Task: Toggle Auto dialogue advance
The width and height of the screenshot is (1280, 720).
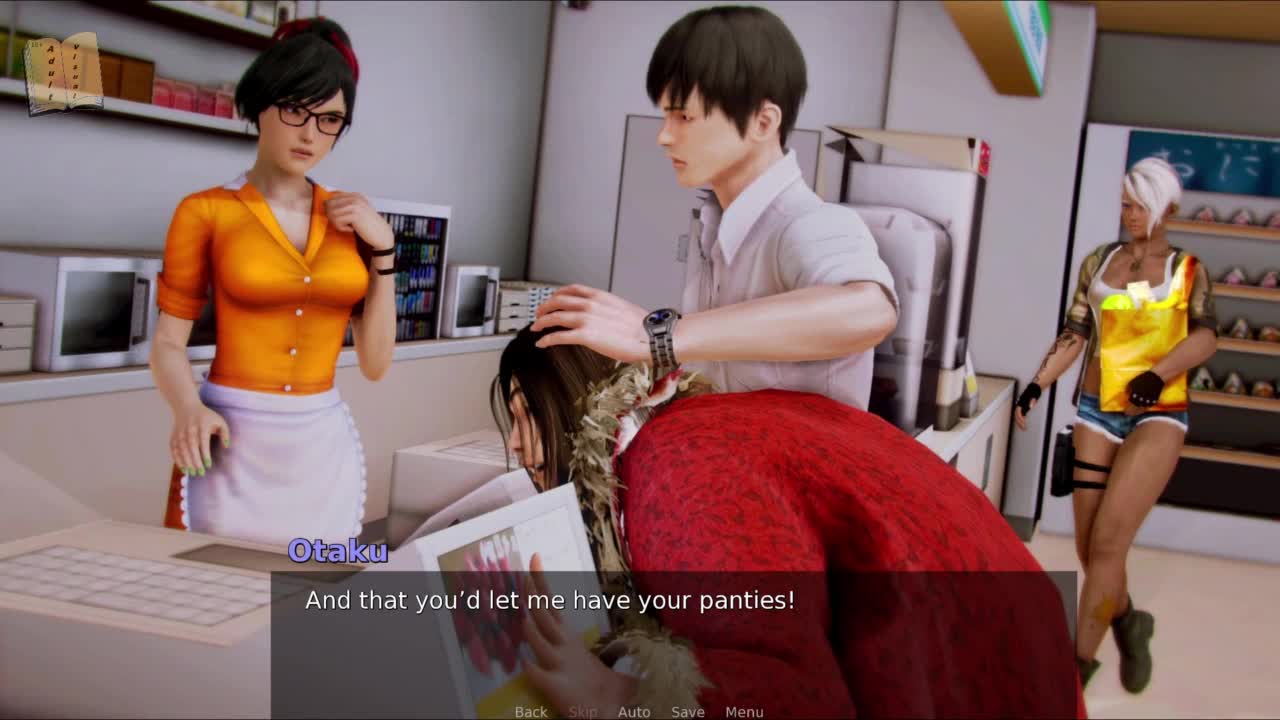Action: click(x=634, y=712)
